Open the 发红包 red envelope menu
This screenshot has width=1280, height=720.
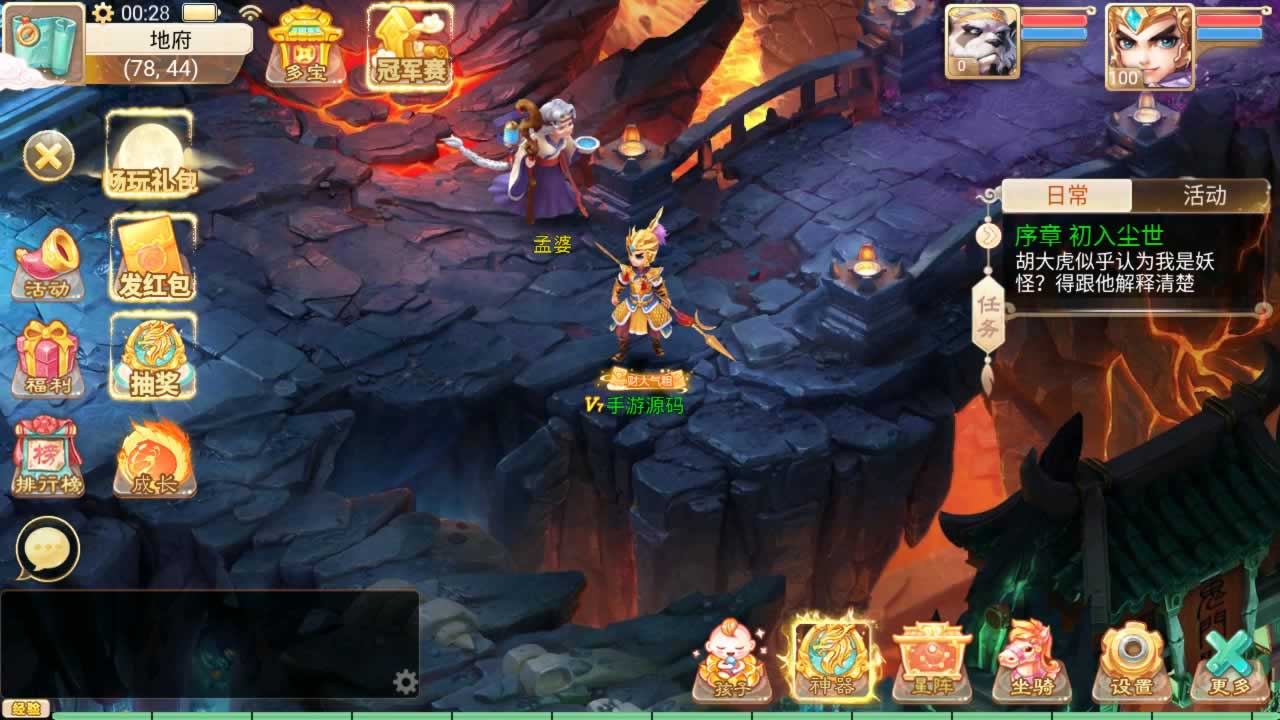pos(153,259)
